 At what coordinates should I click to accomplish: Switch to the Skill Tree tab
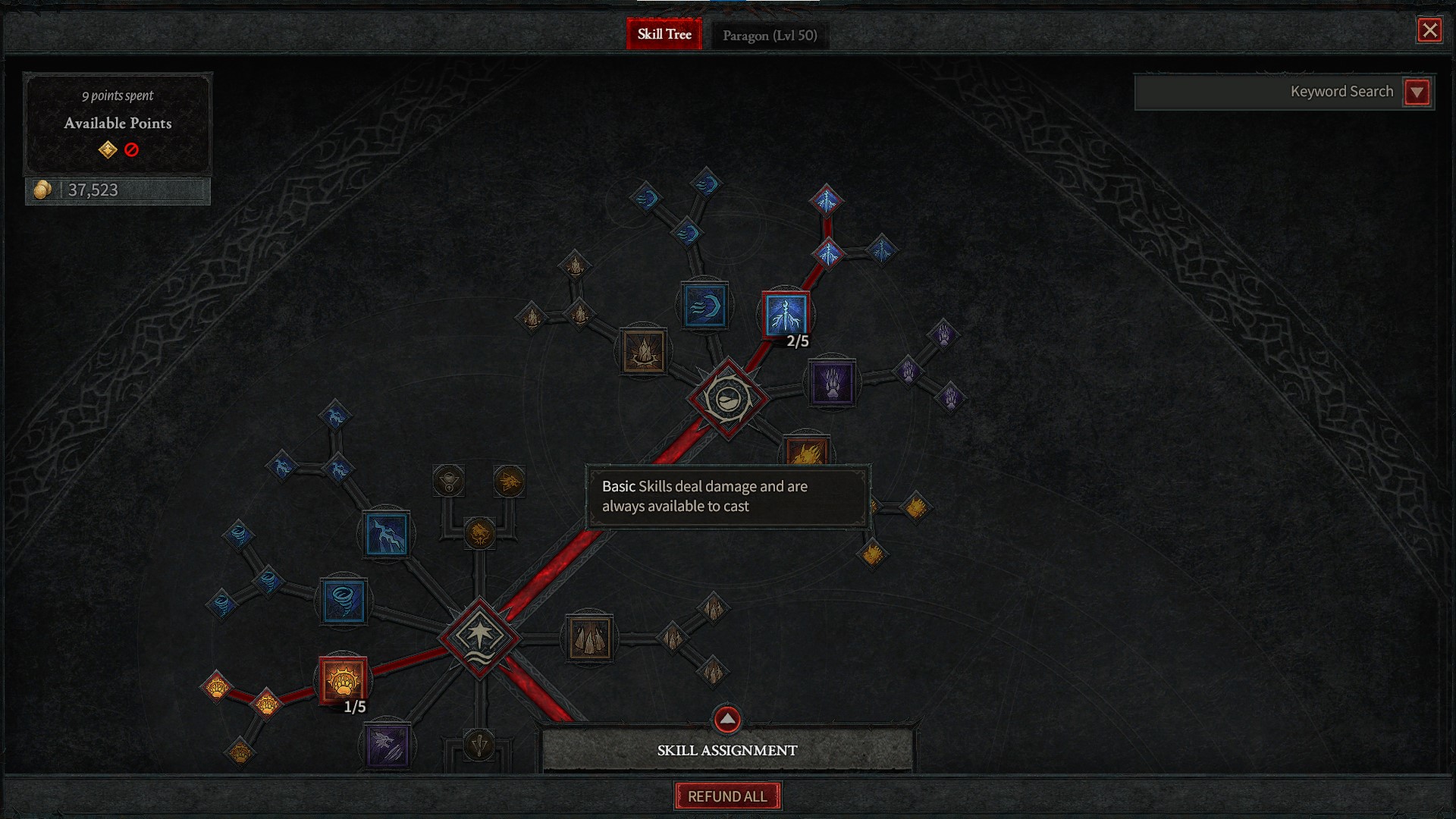click(x=664, y=34)
